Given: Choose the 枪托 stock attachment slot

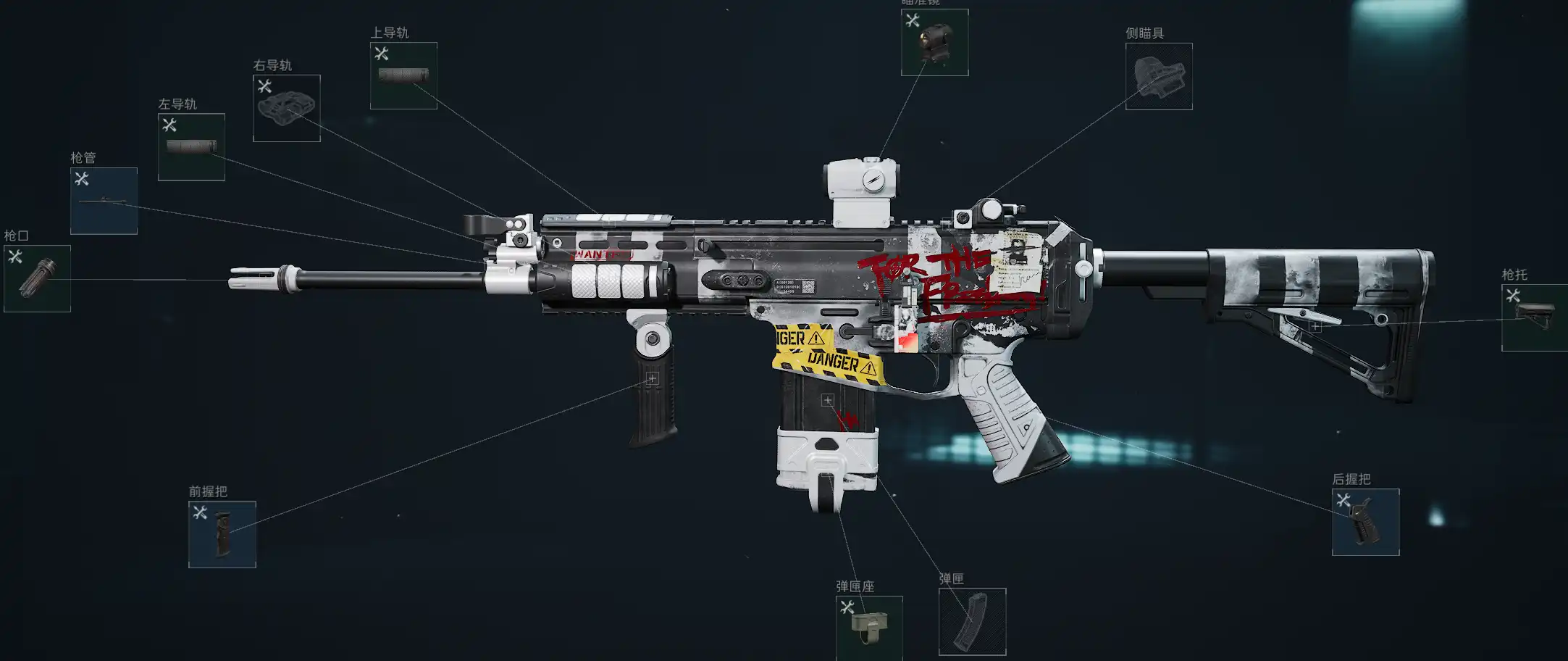Looking at the screenshot, I should [x=1534, y=317].
